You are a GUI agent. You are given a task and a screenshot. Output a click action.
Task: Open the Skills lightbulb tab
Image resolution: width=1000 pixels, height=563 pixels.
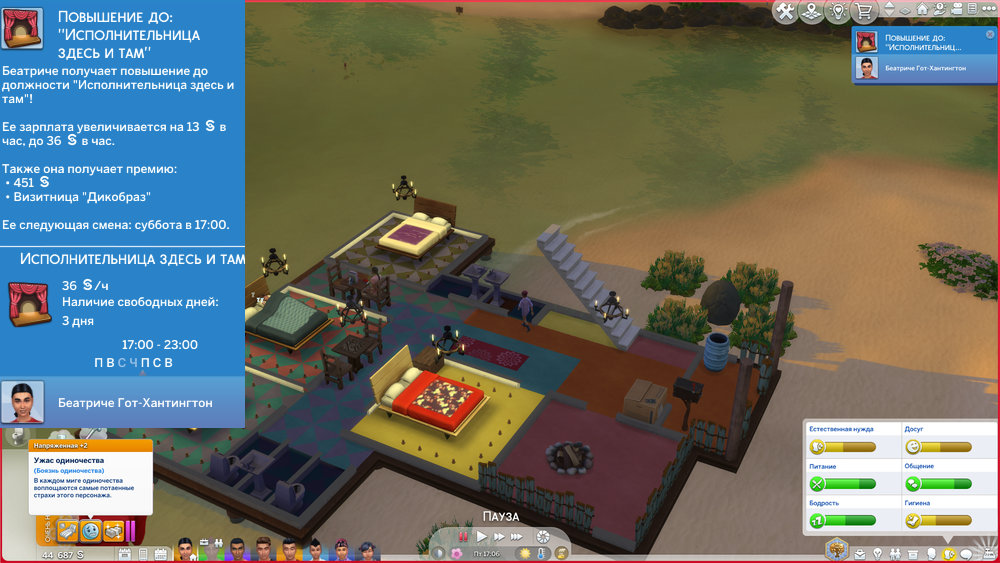pos(877,554)
